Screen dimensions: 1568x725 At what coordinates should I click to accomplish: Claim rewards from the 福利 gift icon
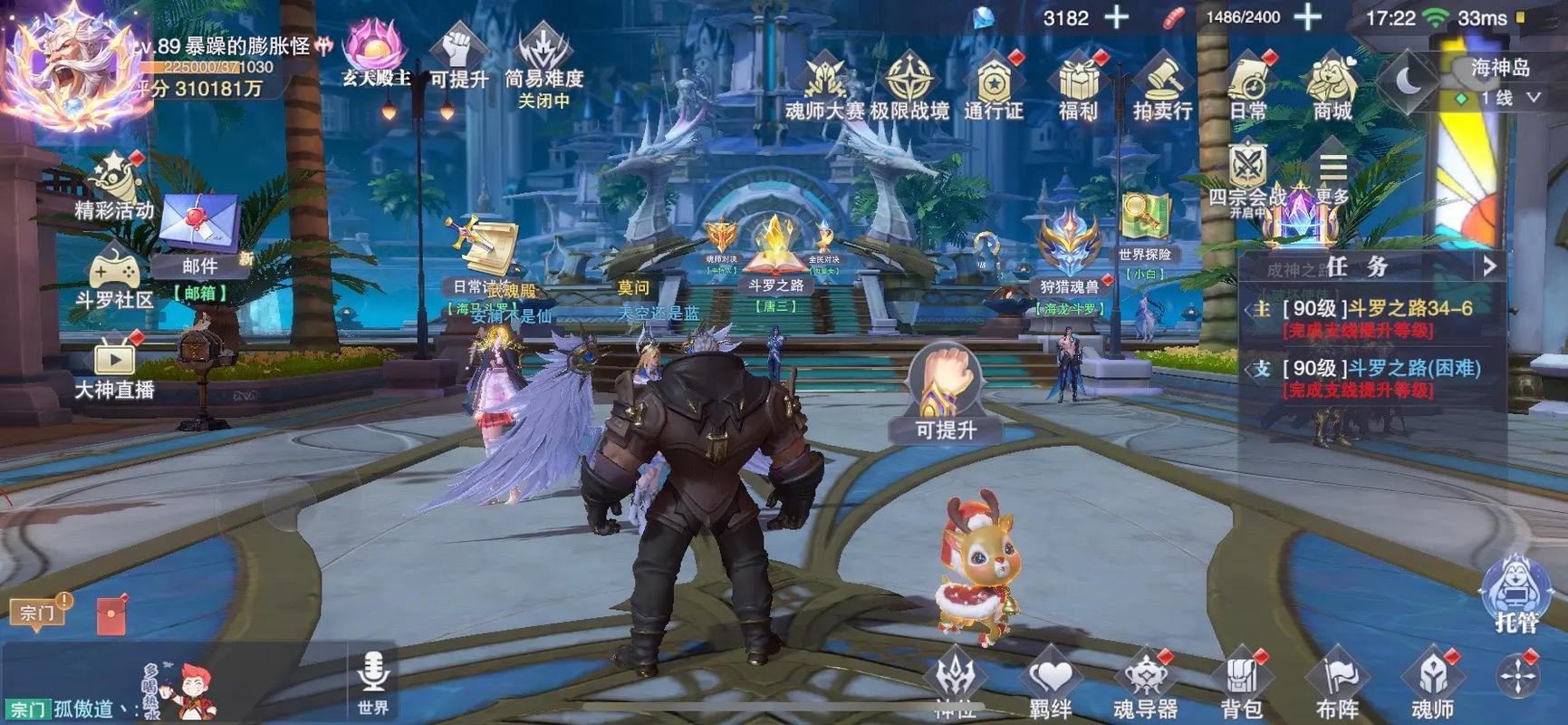pyautogui.click(x=1078, y=86)
